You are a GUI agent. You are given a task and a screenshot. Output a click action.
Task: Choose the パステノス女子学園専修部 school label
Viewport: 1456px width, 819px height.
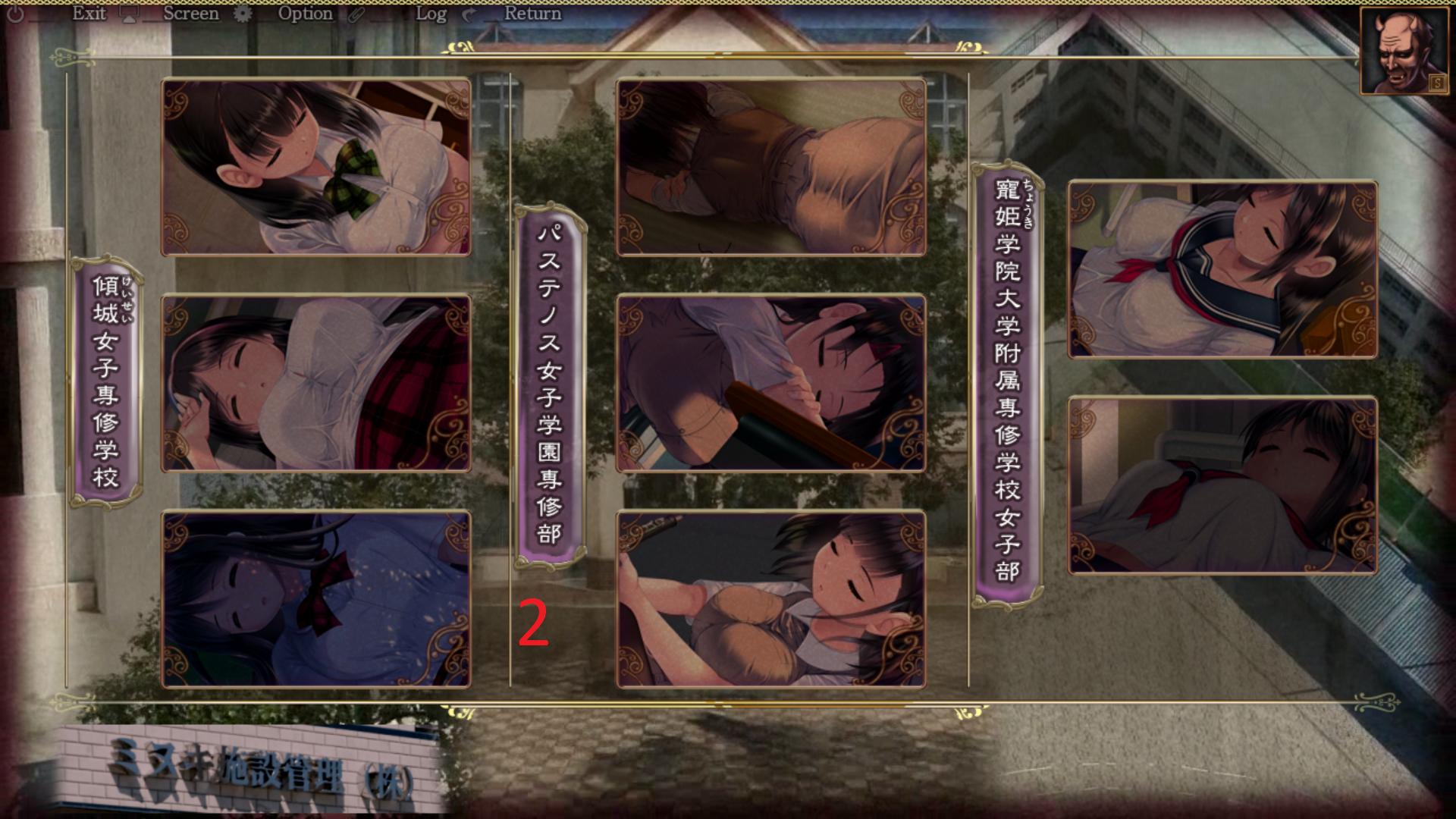coord(550,385)
